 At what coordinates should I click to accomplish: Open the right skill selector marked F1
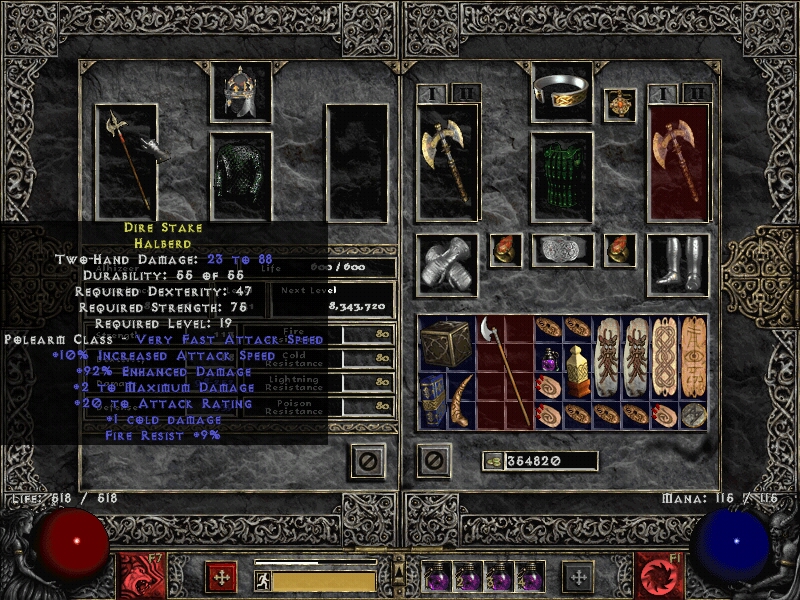(659, 576)
